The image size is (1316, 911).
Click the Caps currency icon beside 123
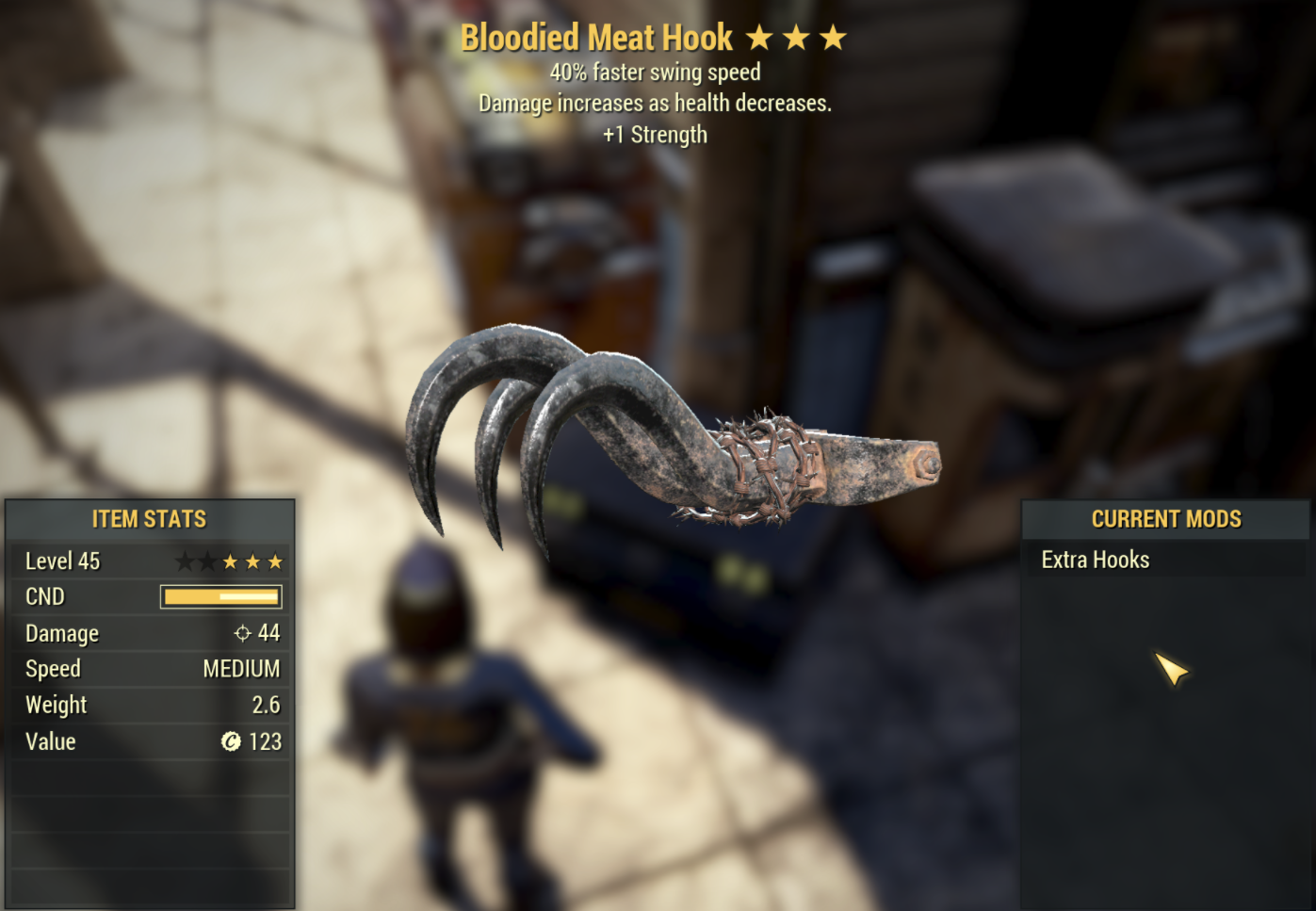[x=229, y=741]
